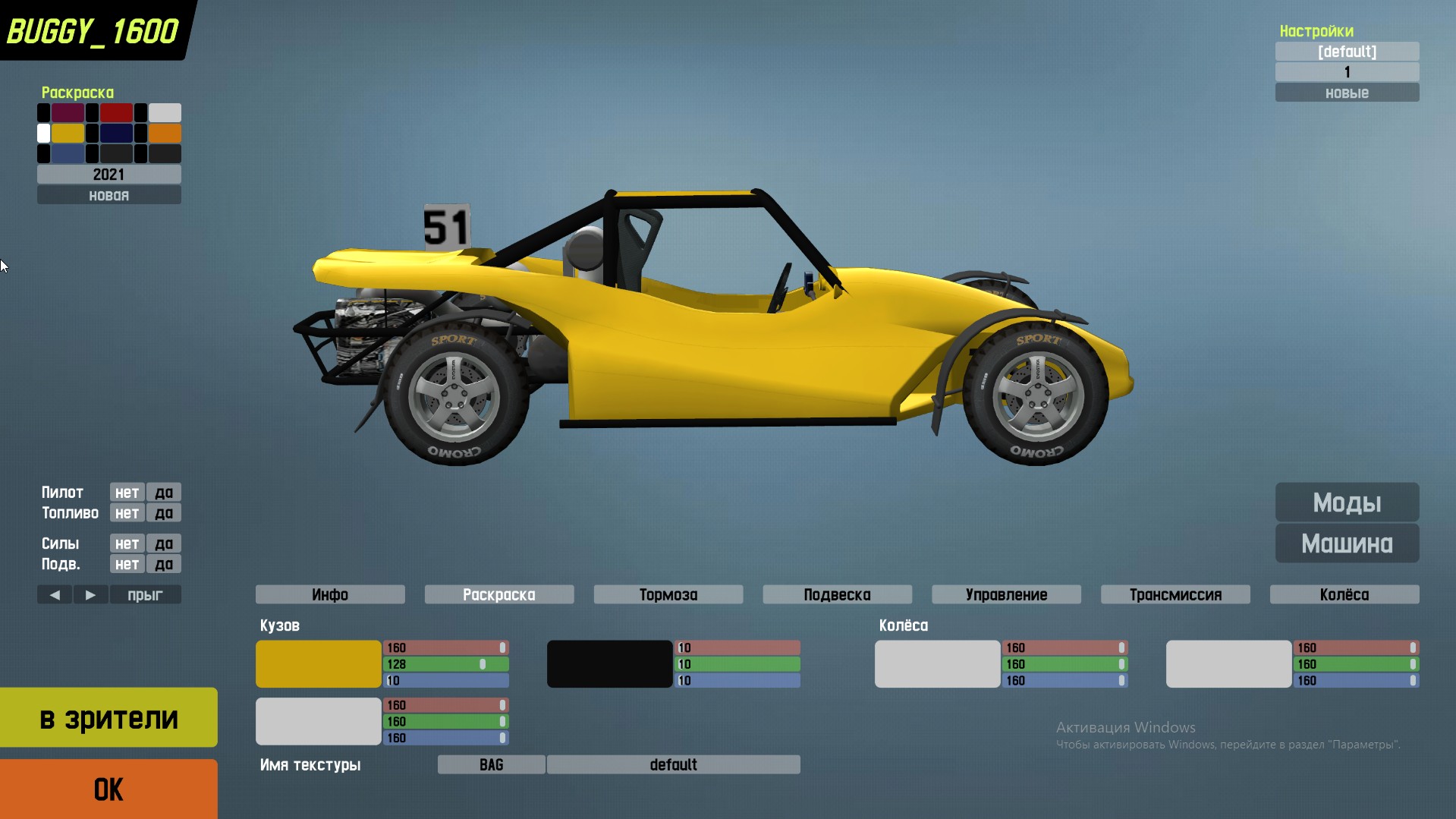The height and width of the screenshot is (819, 1456).
Task: Open the Инфо tab
Action: click(x=330, y=594)
